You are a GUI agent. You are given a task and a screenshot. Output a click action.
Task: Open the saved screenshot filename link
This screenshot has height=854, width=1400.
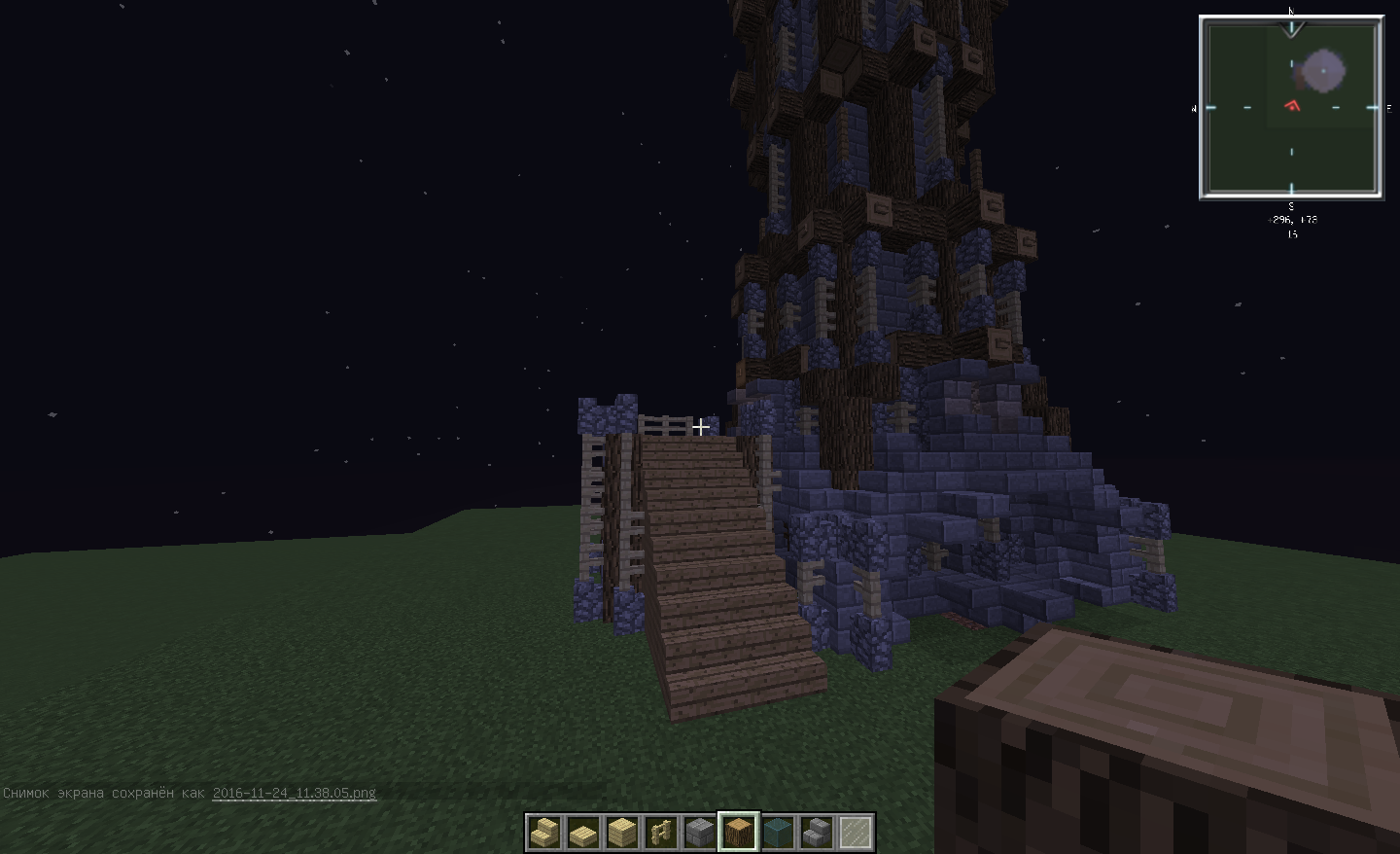294,793
